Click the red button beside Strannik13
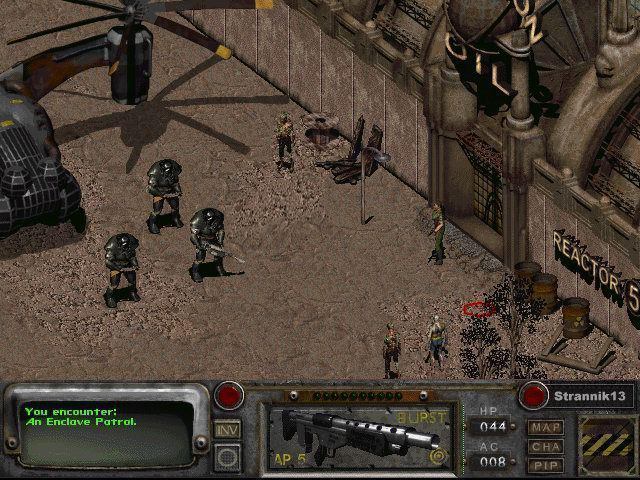This screenshot has width=640, height=480. pyautogui.click(x=534, y=394)
